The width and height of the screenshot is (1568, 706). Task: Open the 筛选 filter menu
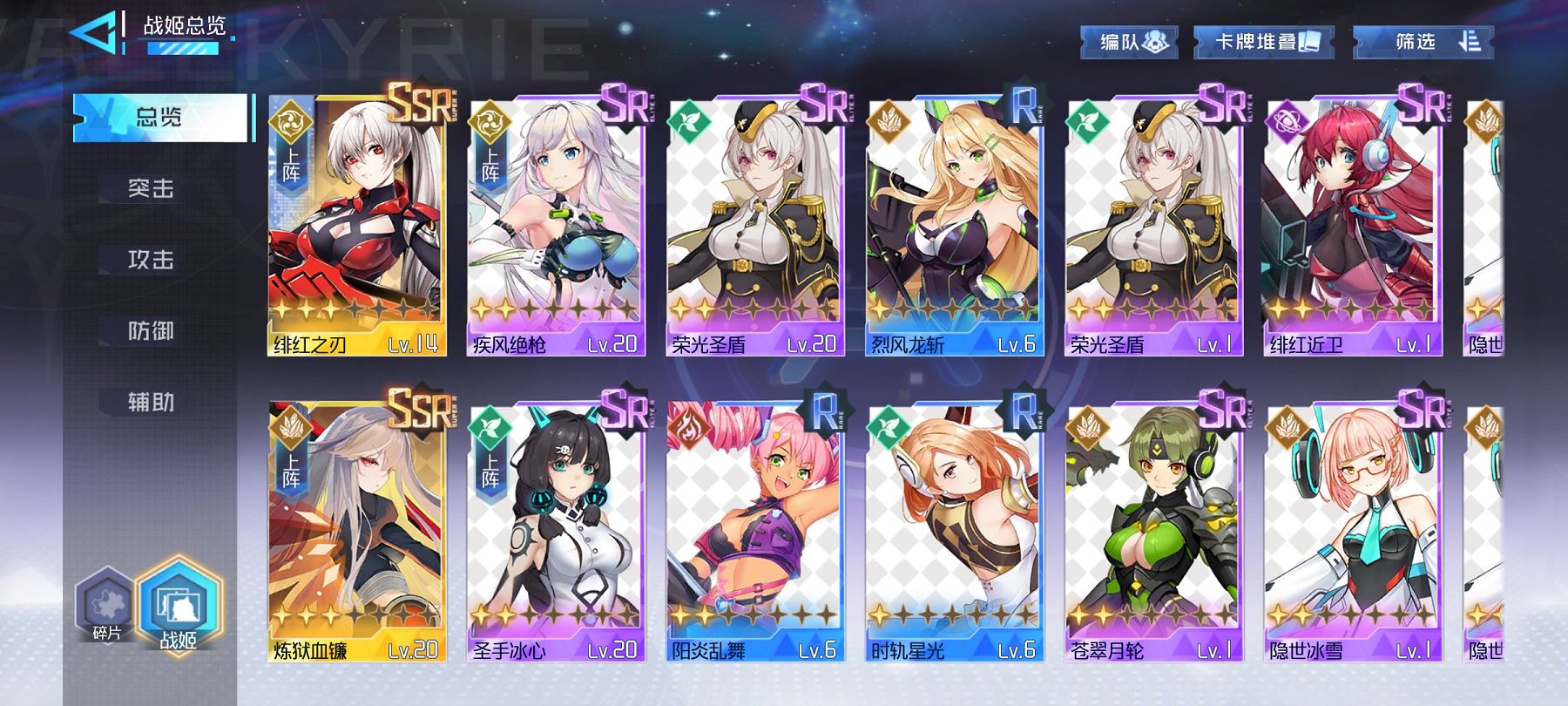click(1423, 42)
